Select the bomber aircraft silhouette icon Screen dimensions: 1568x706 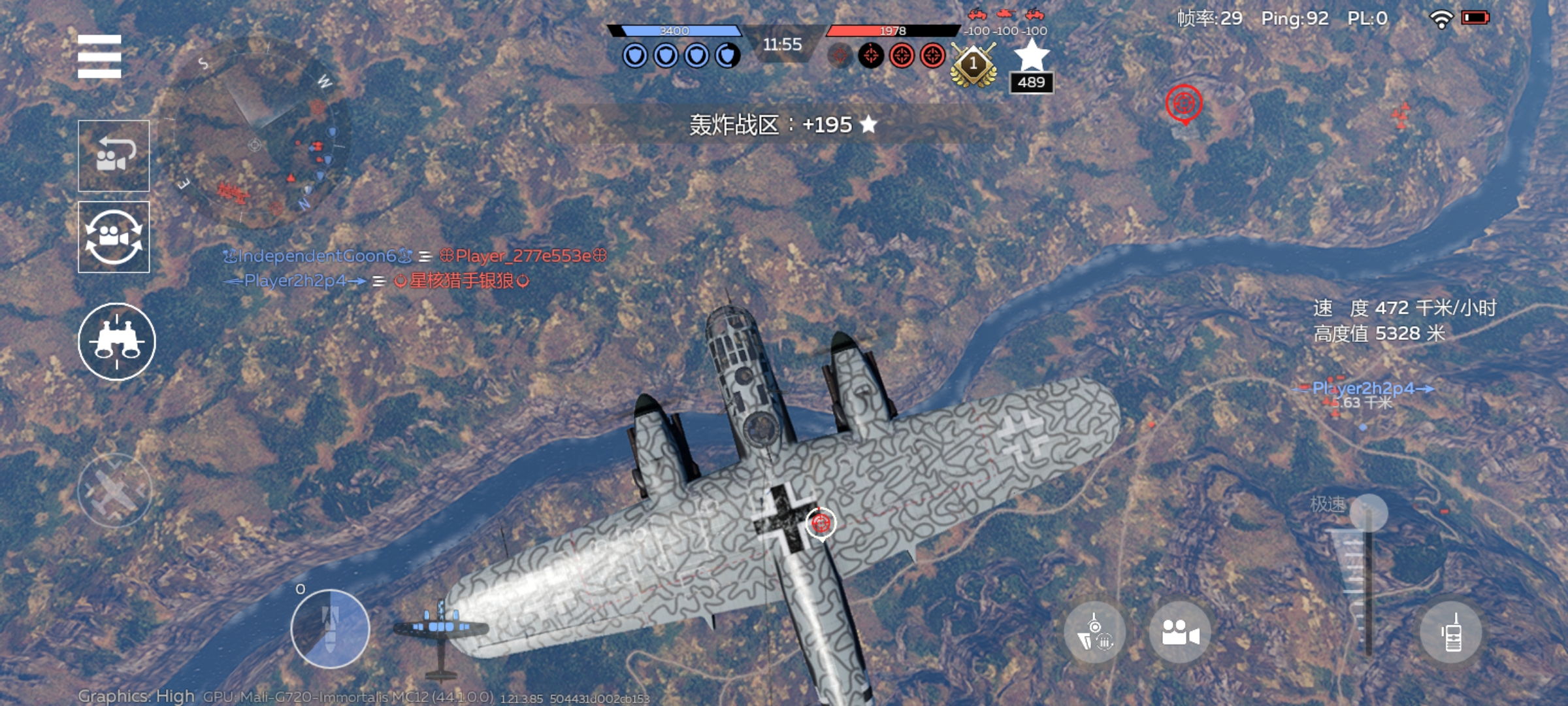pos(440,631)
